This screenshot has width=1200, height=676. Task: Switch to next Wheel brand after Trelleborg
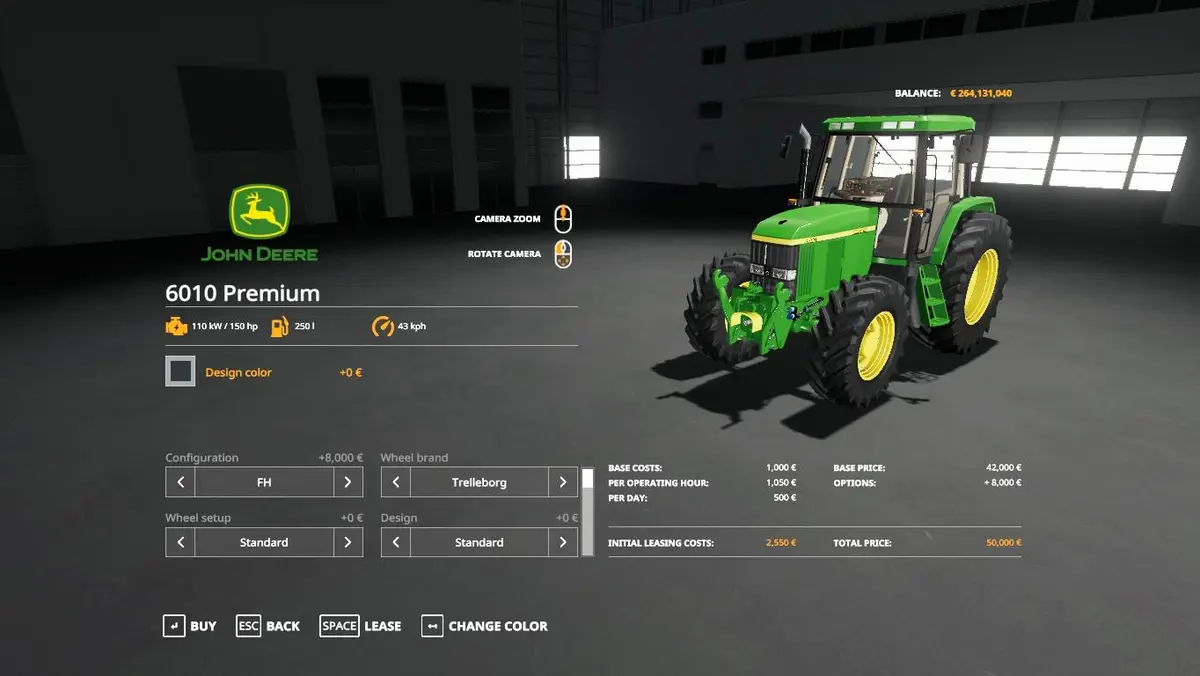click(563, 482)
